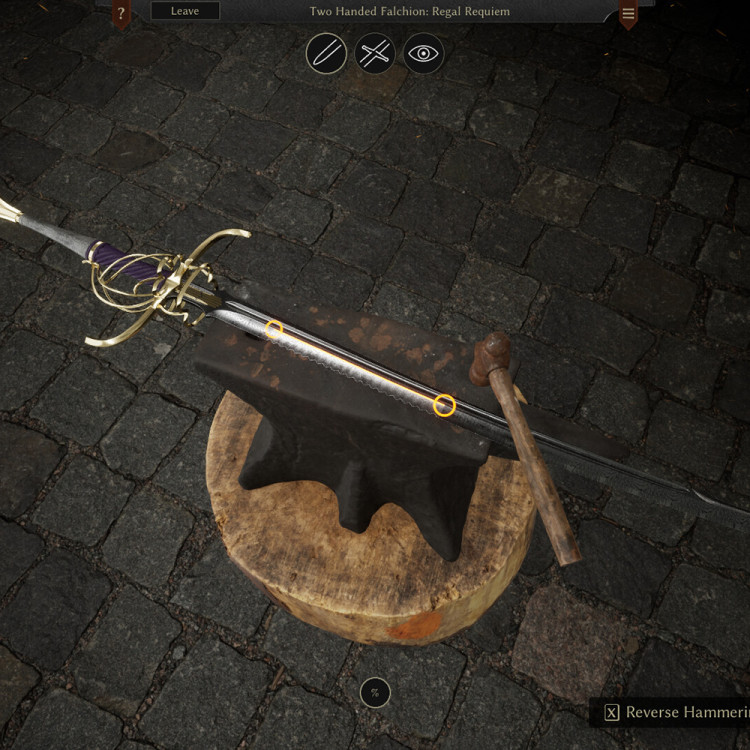
Task: Click the round percent button
Action: click(x=375, y=692)
